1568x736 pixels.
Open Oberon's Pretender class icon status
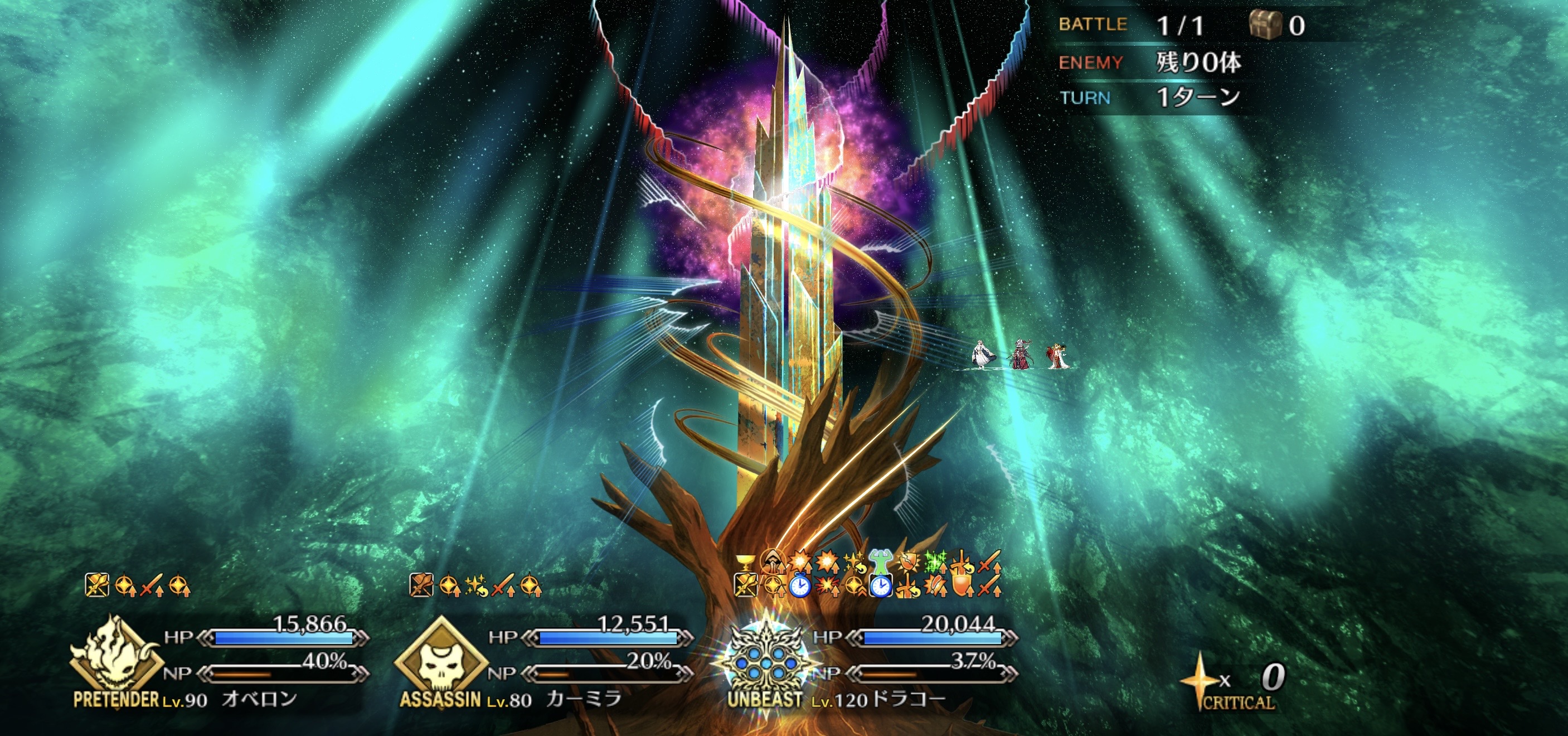click(x=115, y=655)
